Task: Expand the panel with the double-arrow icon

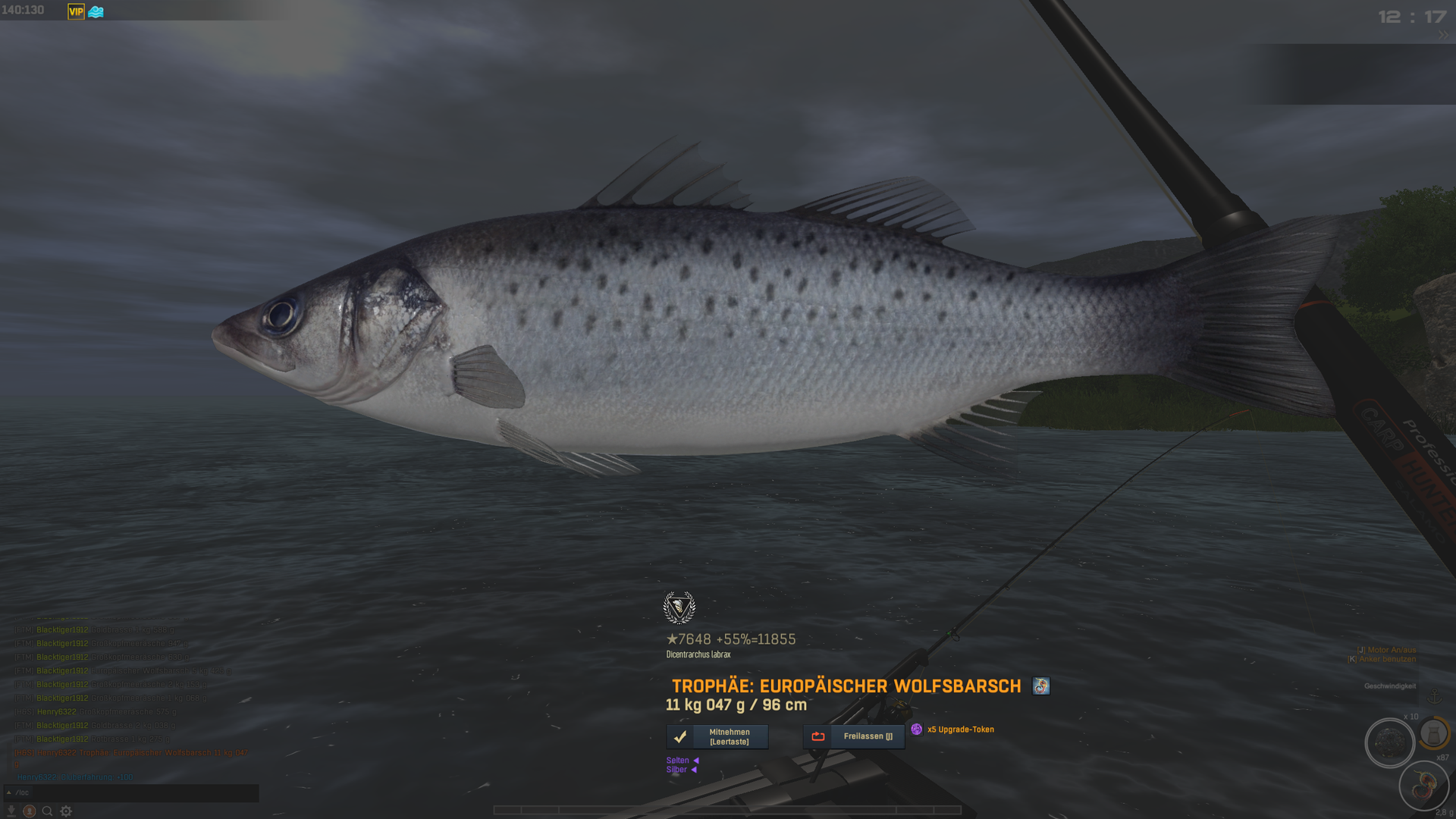Action: click(x=1442, y=35)
